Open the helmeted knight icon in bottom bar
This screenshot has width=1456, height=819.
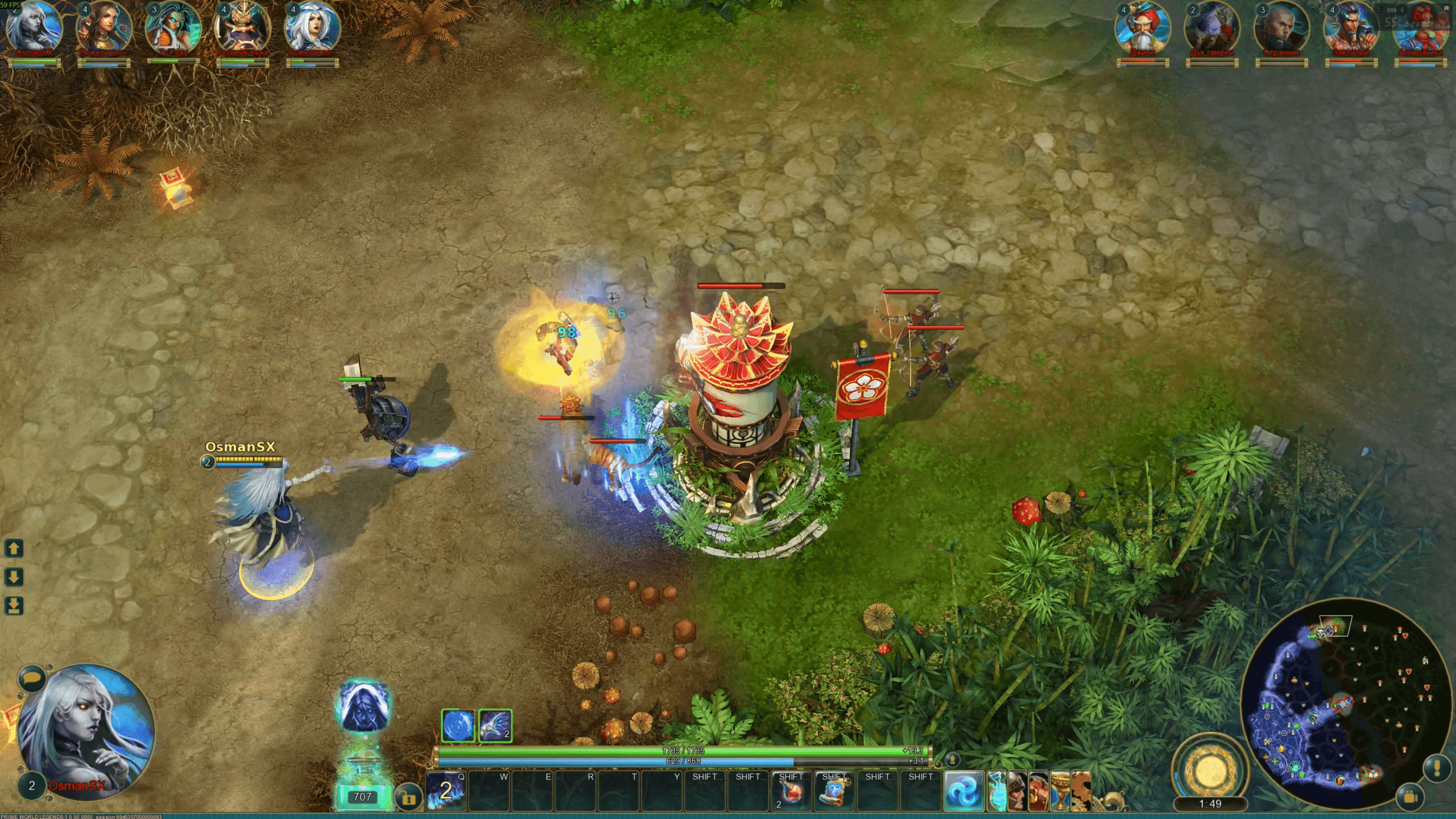click(x=1017, y=791)
